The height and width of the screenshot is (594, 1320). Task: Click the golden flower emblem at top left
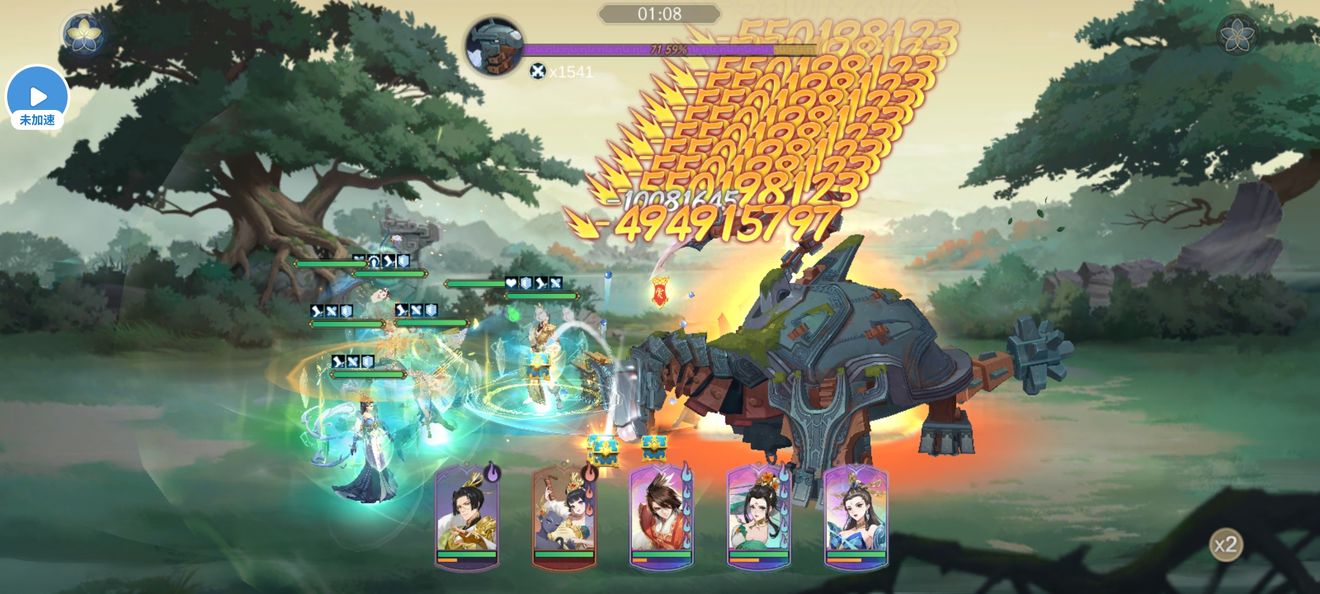84,34
